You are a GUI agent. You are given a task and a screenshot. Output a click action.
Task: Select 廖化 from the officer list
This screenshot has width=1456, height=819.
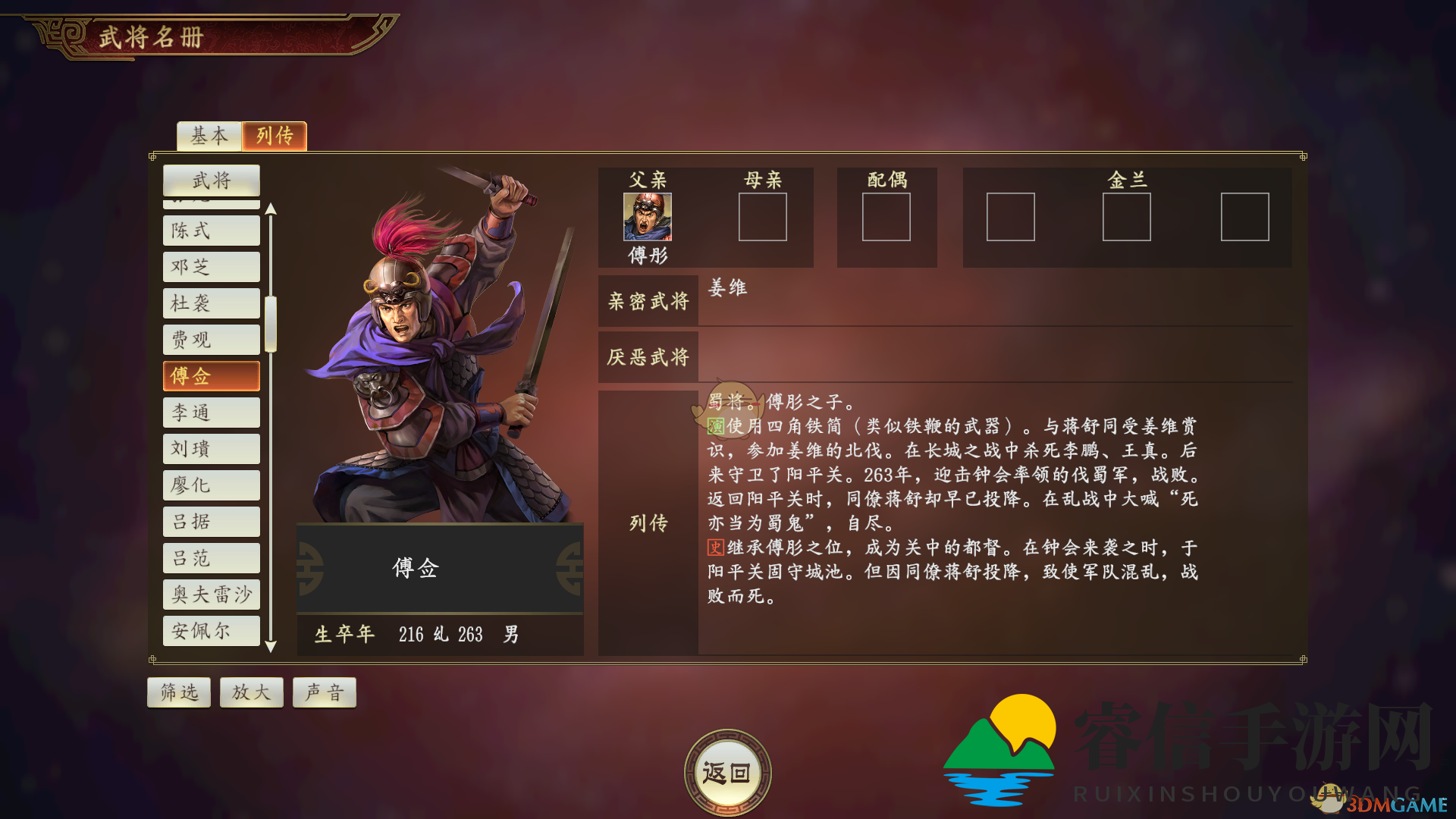211,485
